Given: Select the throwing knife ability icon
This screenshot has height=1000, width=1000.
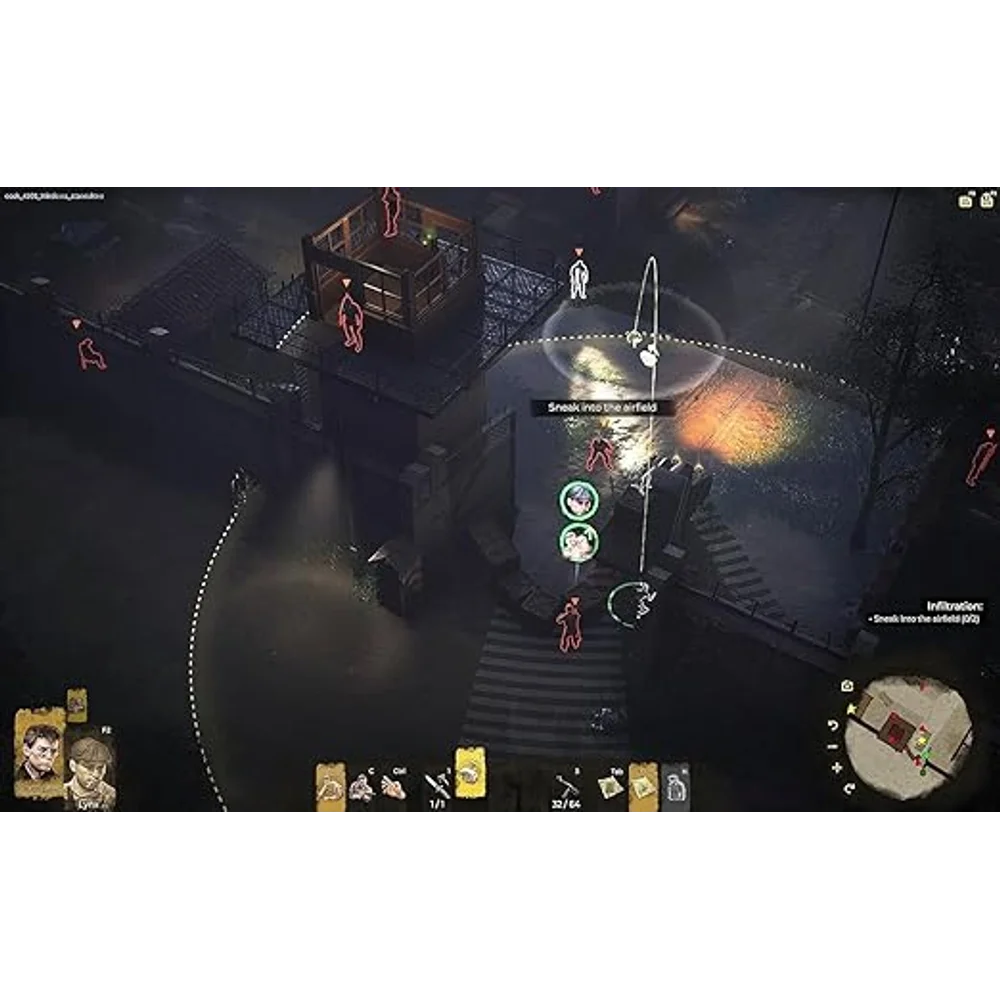Looking at the screenshot, I should [x=437, y=783].
